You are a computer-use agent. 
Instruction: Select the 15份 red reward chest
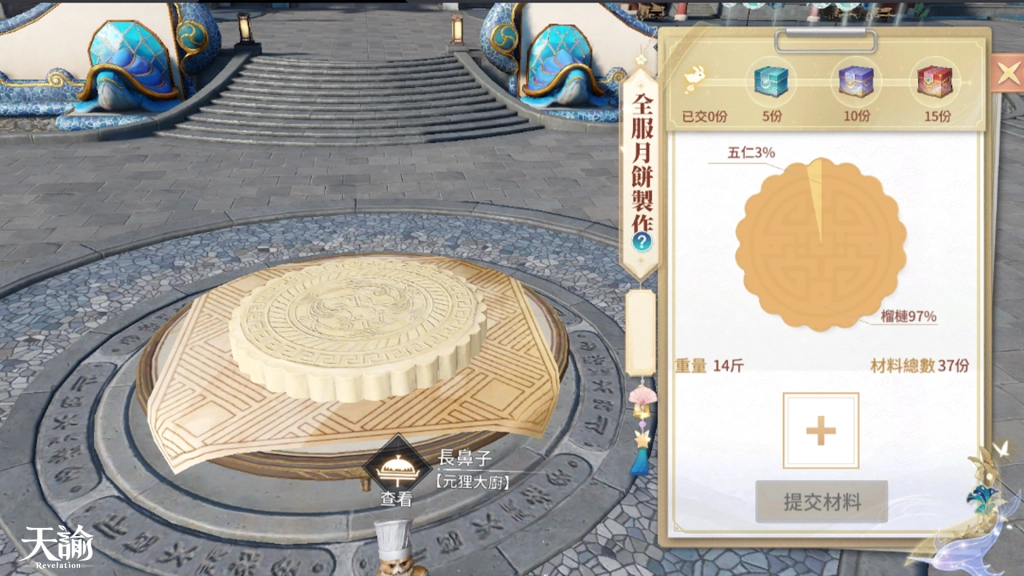coord(937,80)
